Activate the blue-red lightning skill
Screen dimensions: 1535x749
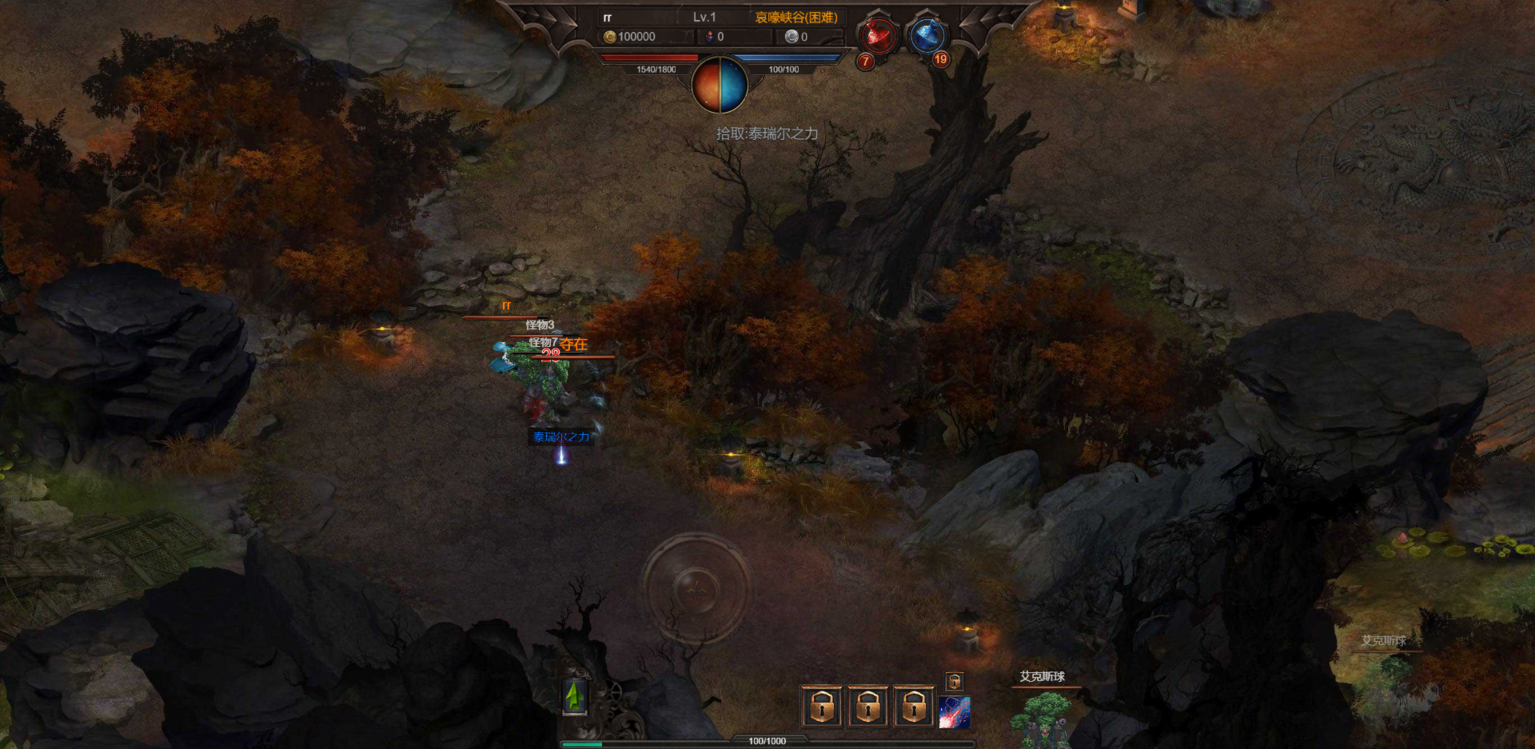[954, 712]
